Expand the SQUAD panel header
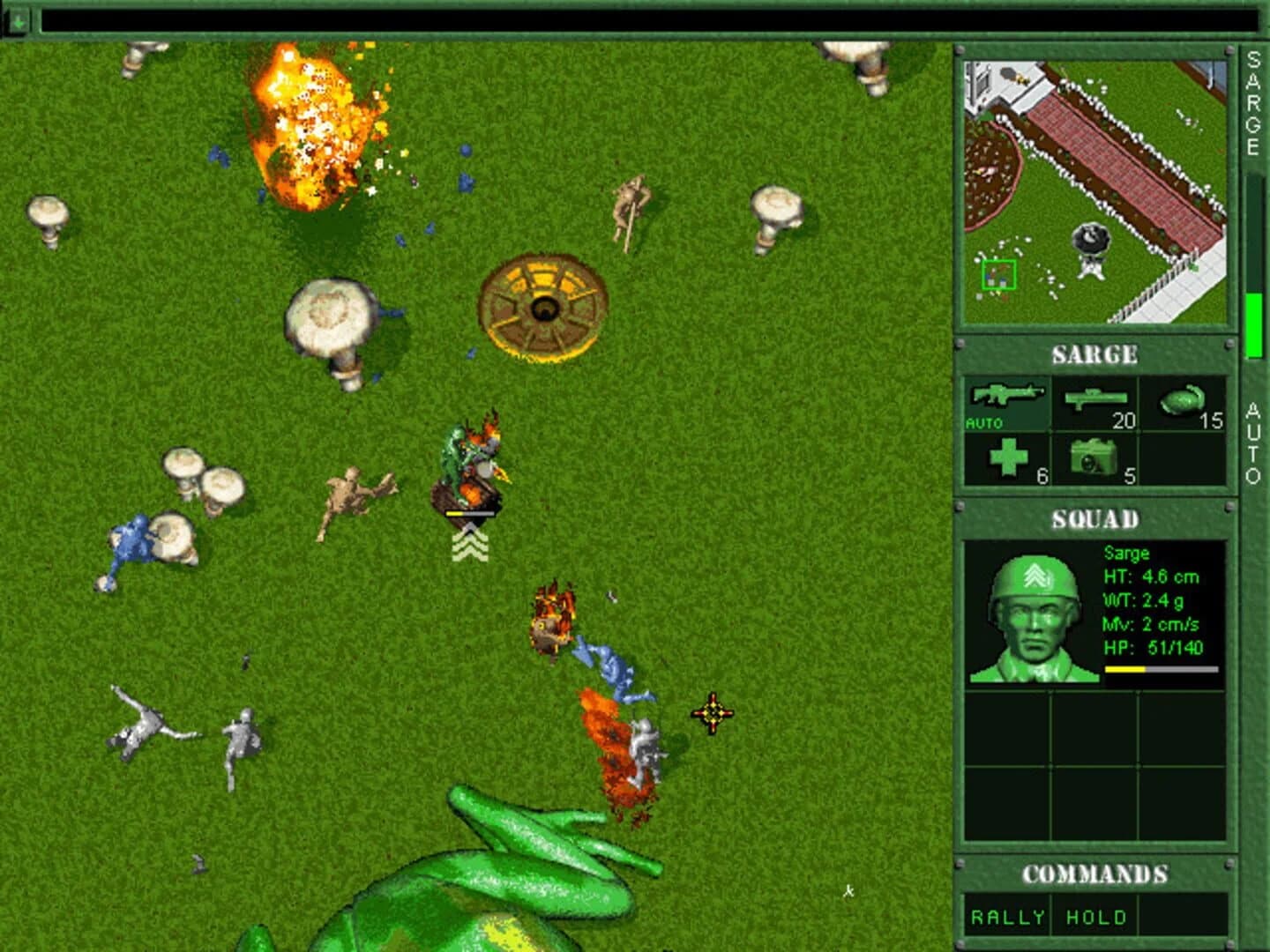This screenshot has width=1270, height=952. 1096,518
